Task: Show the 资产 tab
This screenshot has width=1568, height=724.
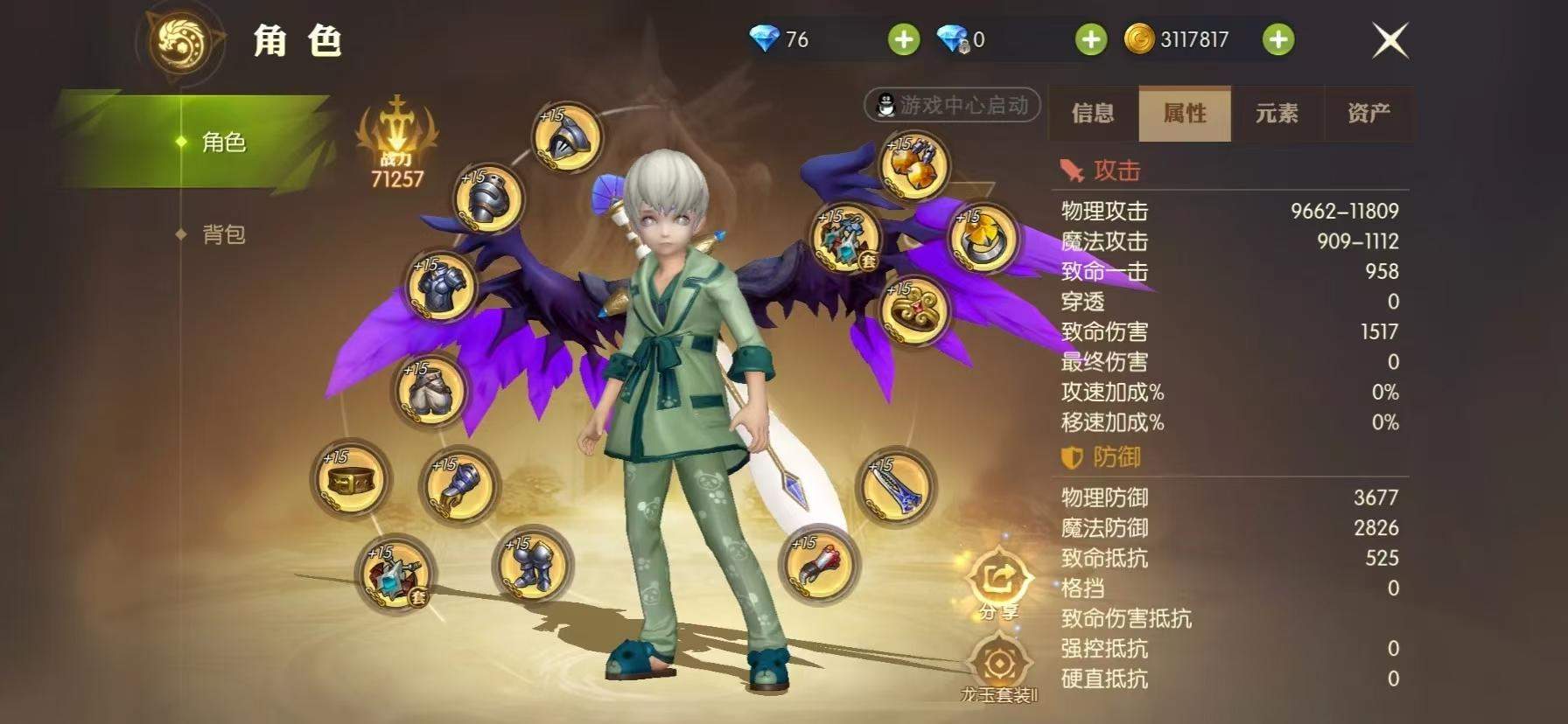Action: (x=1368, y=113)
